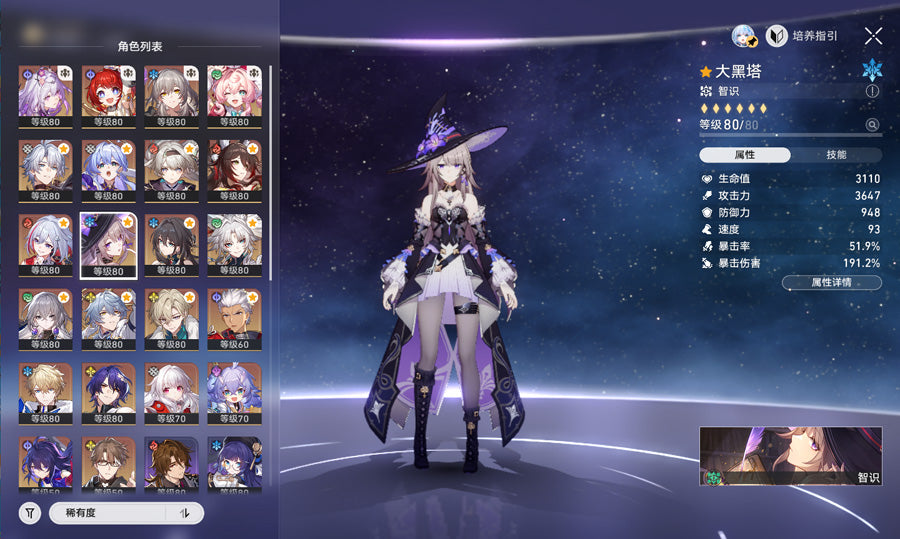Close the character screen with the X
The width and height of the screenshot is (900, 539).
click(873, 36)
